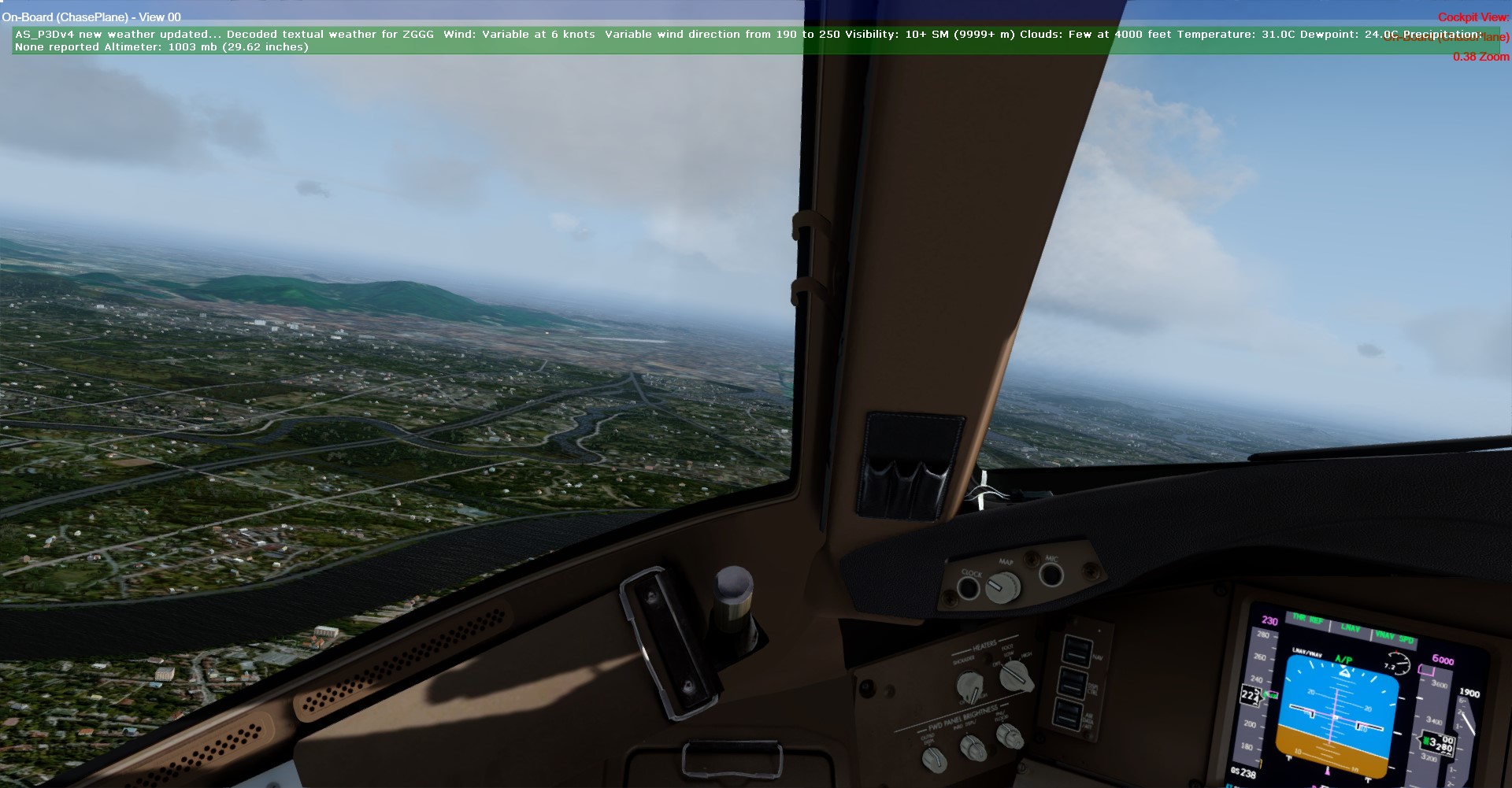The height and width of the screenshot is (788, 1512).
Task: Adjust the INBD DSPL brightness knob
Action: (973, 747)
